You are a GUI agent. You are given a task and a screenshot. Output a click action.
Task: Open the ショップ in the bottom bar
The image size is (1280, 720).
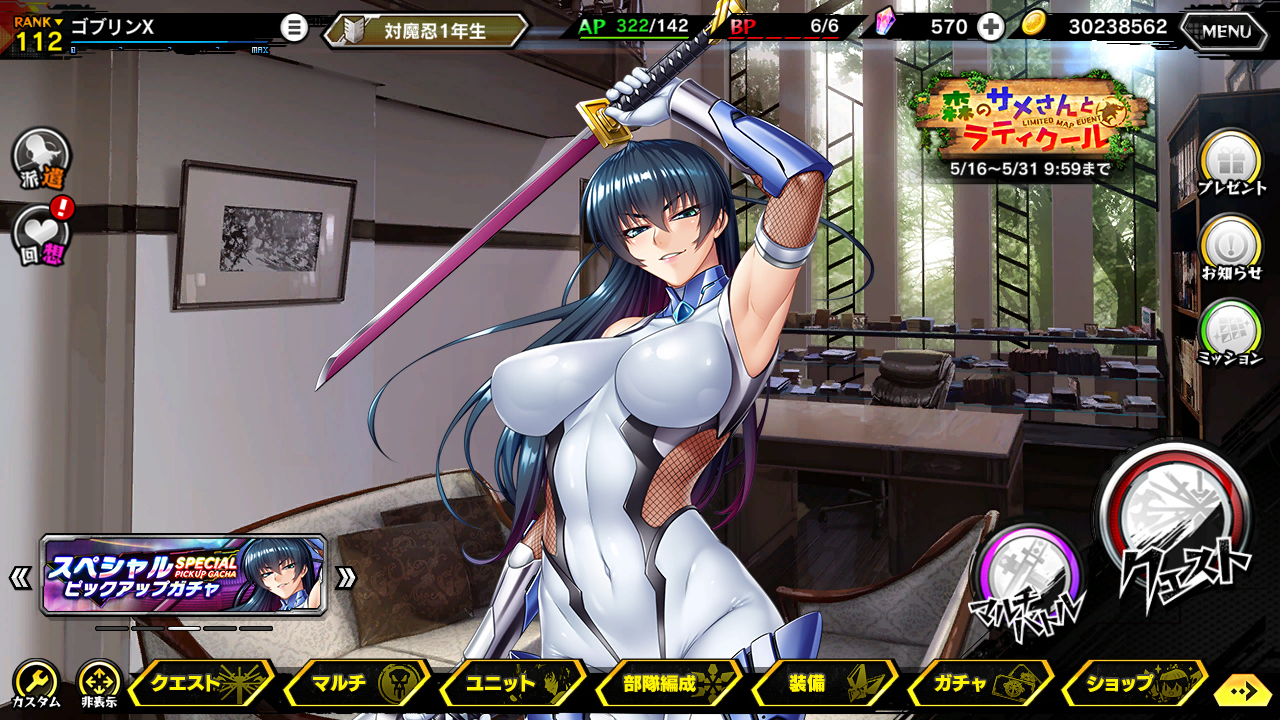(x=1133, y=684)
